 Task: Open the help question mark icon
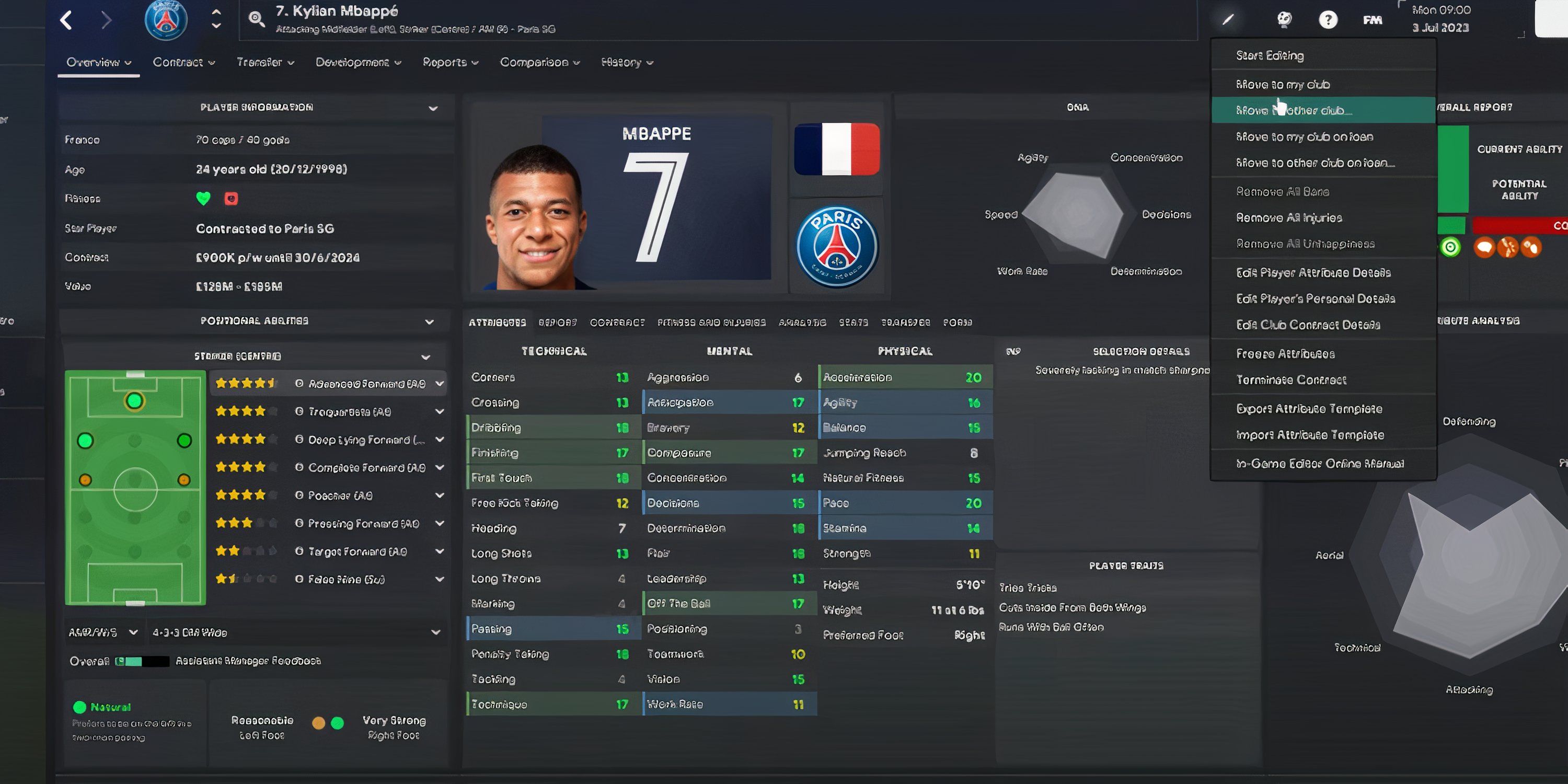point(1329,19)
